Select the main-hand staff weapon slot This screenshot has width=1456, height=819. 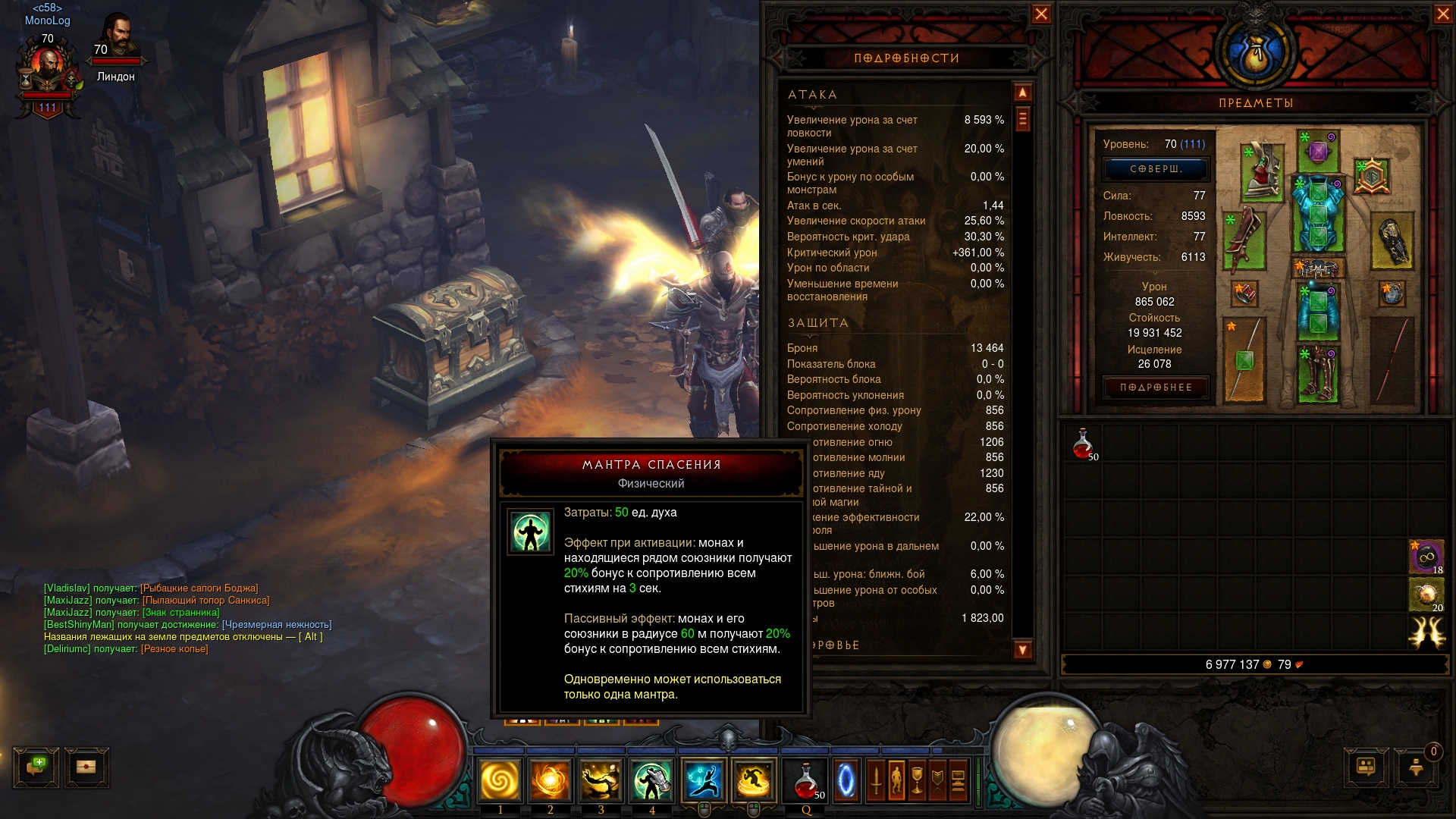point(1244,359)
